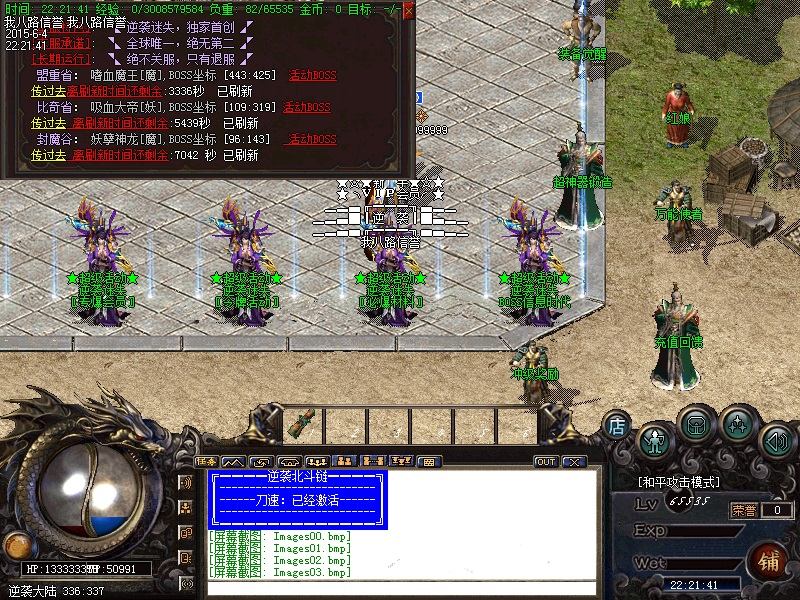Viewport: 800px width, 600px height.
Task: Close the boss info panel
Action: pos(408,9)
